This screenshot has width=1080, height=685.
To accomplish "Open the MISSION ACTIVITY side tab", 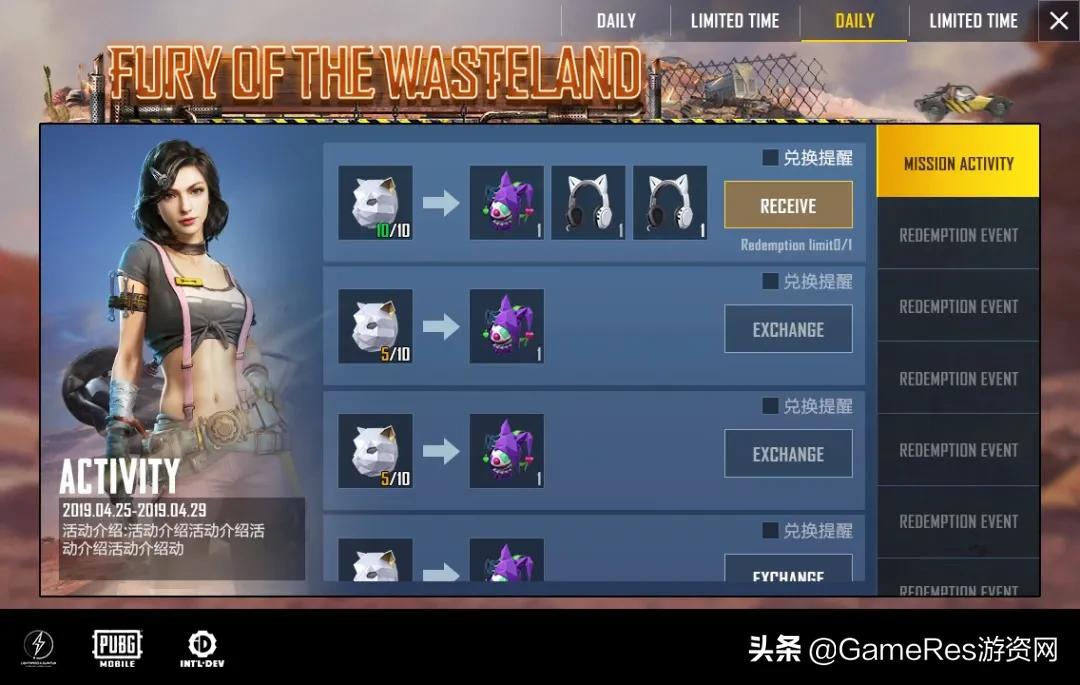I will click(x=958, y=163).
